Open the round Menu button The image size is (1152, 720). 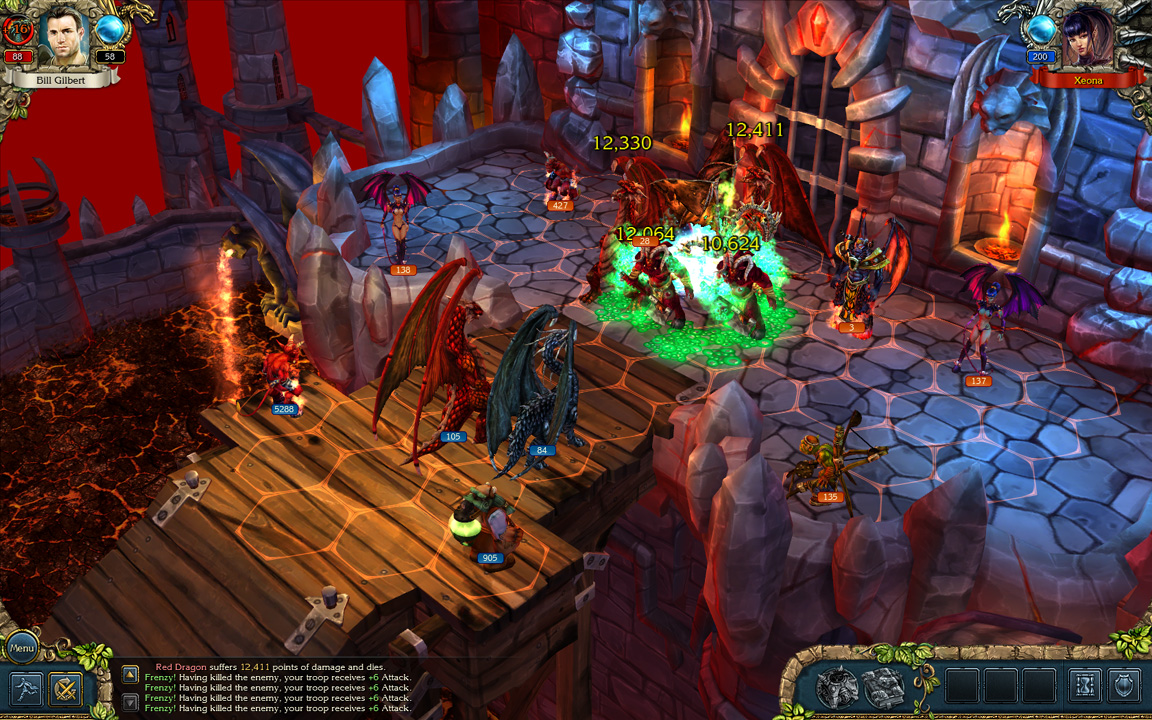pyautogui.click(x=20, y=647)
